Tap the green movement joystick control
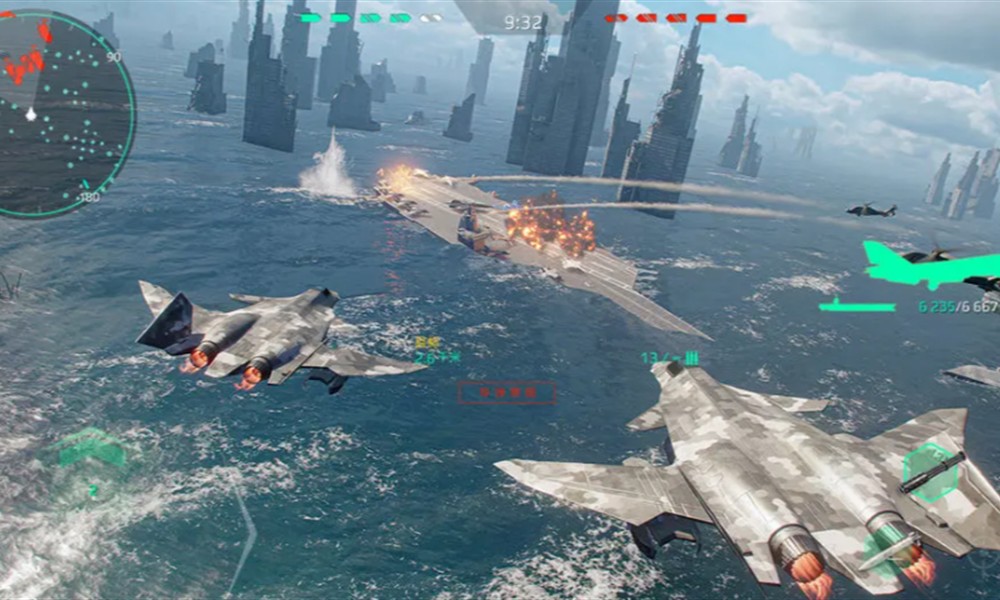1000x600 pixels. click(x=92, y=455)
